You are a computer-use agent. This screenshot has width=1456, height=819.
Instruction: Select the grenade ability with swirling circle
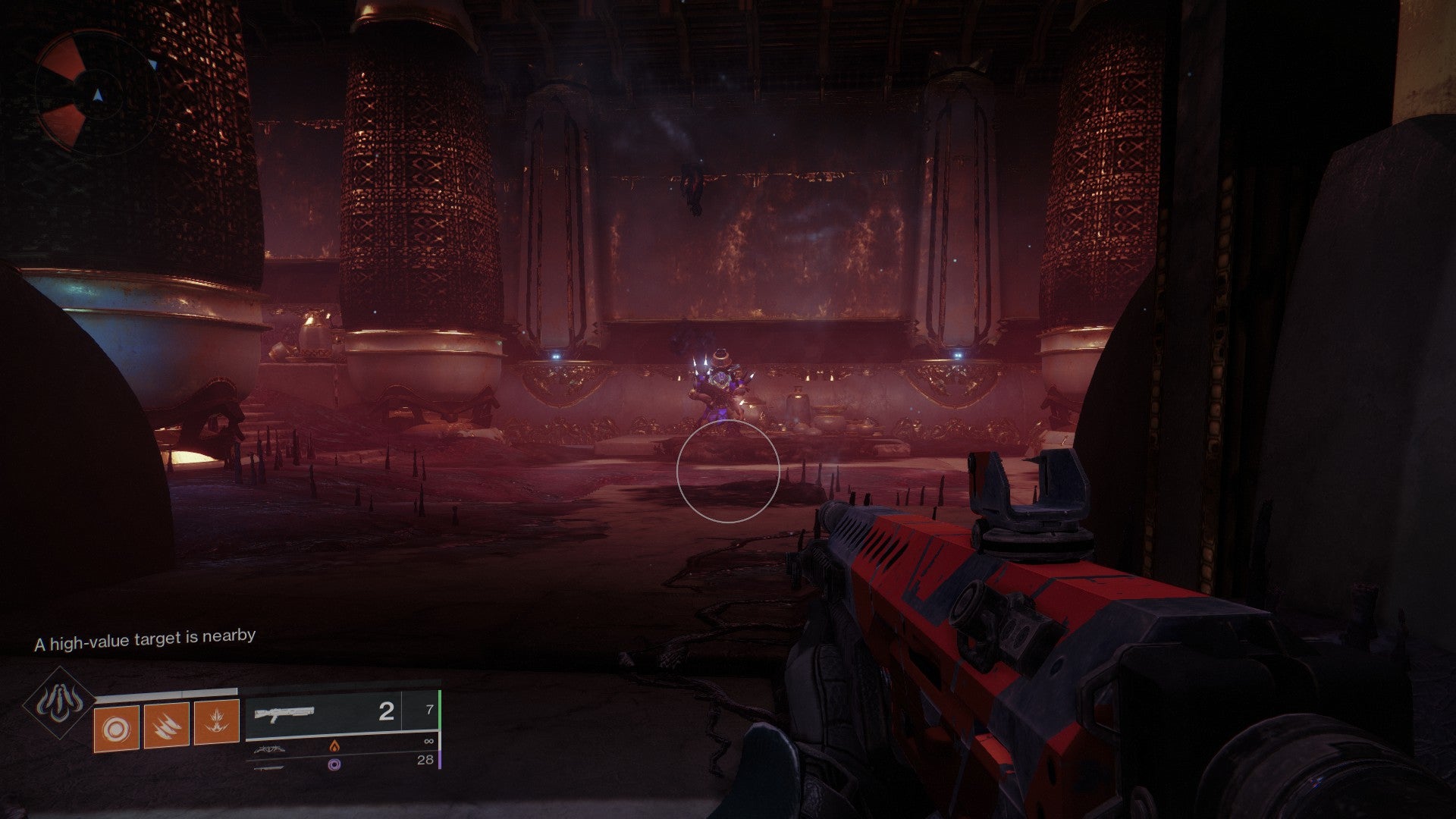pyautogui.click(x=116, y=728)
